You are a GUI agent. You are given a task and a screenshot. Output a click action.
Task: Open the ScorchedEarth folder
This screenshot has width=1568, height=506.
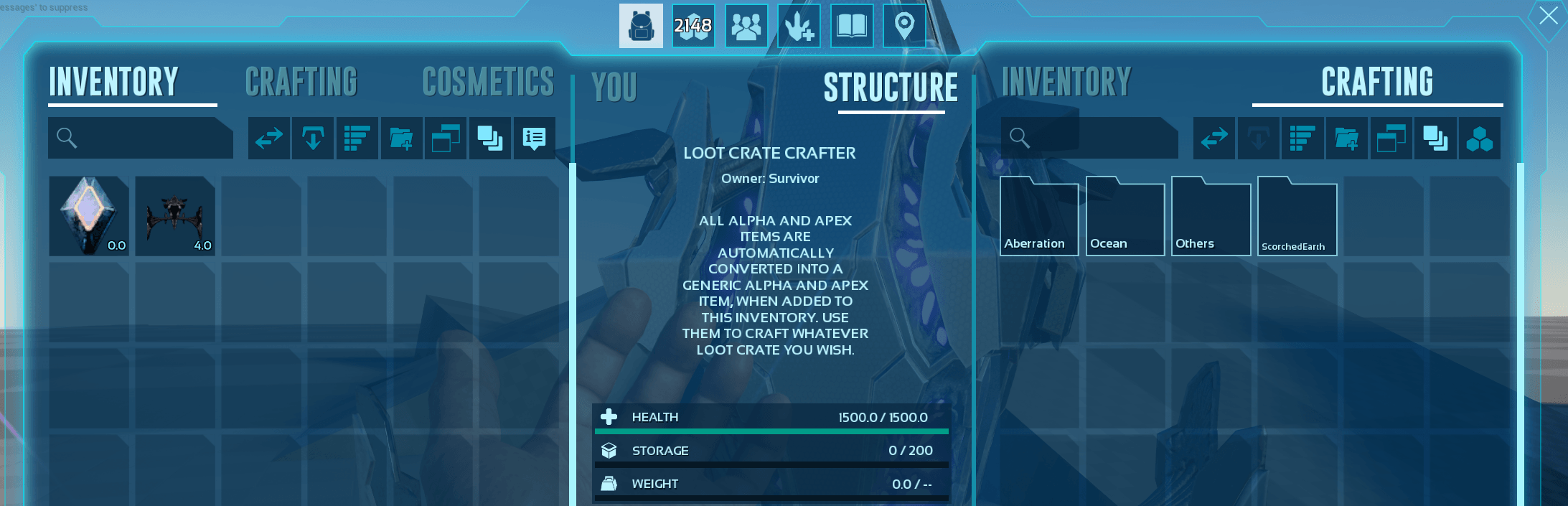tap(1297, 216)
